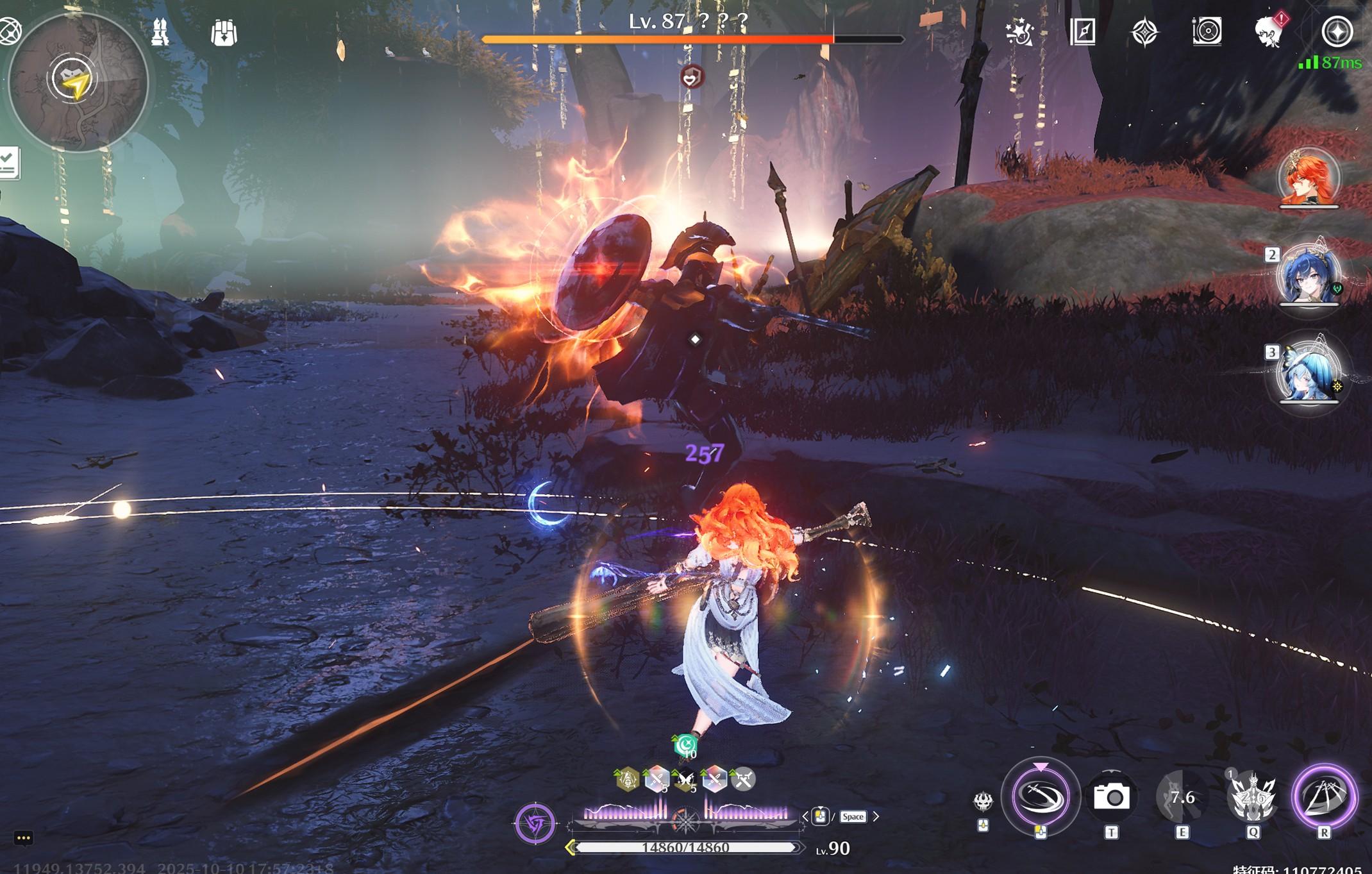Open the quest checklist icon
The image size is (1372, 874).
point(9,163)
